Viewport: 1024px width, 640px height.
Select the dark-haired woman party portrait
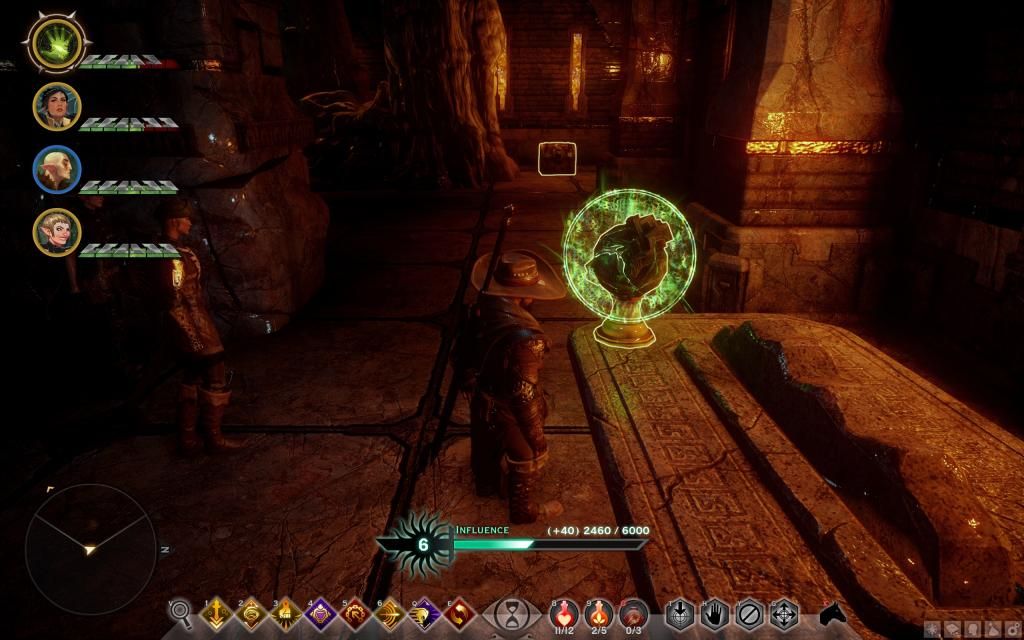point(56,106)
